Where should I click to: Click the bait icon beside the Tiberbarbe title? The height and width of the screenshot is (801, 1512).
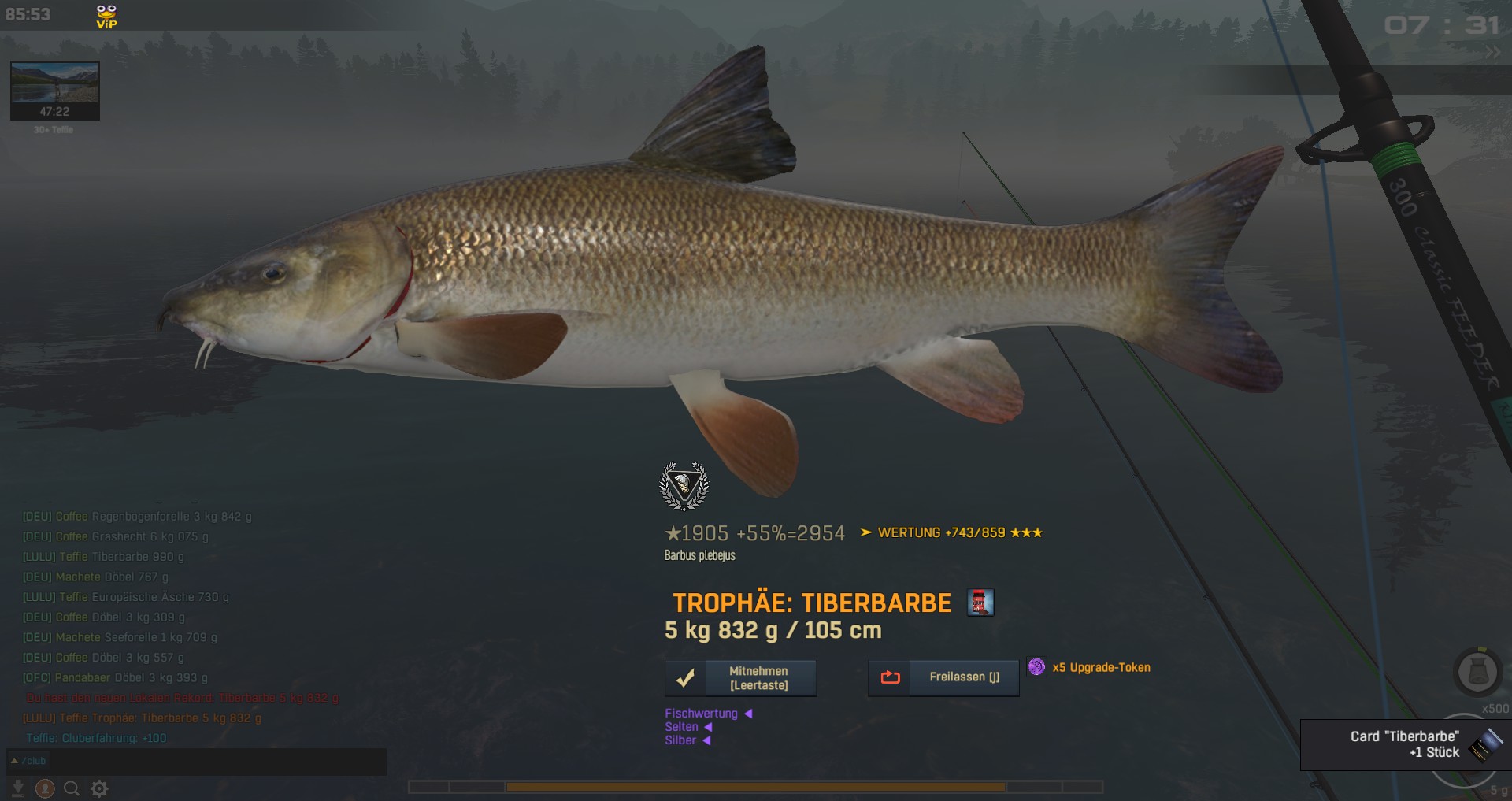pos(980,603)
